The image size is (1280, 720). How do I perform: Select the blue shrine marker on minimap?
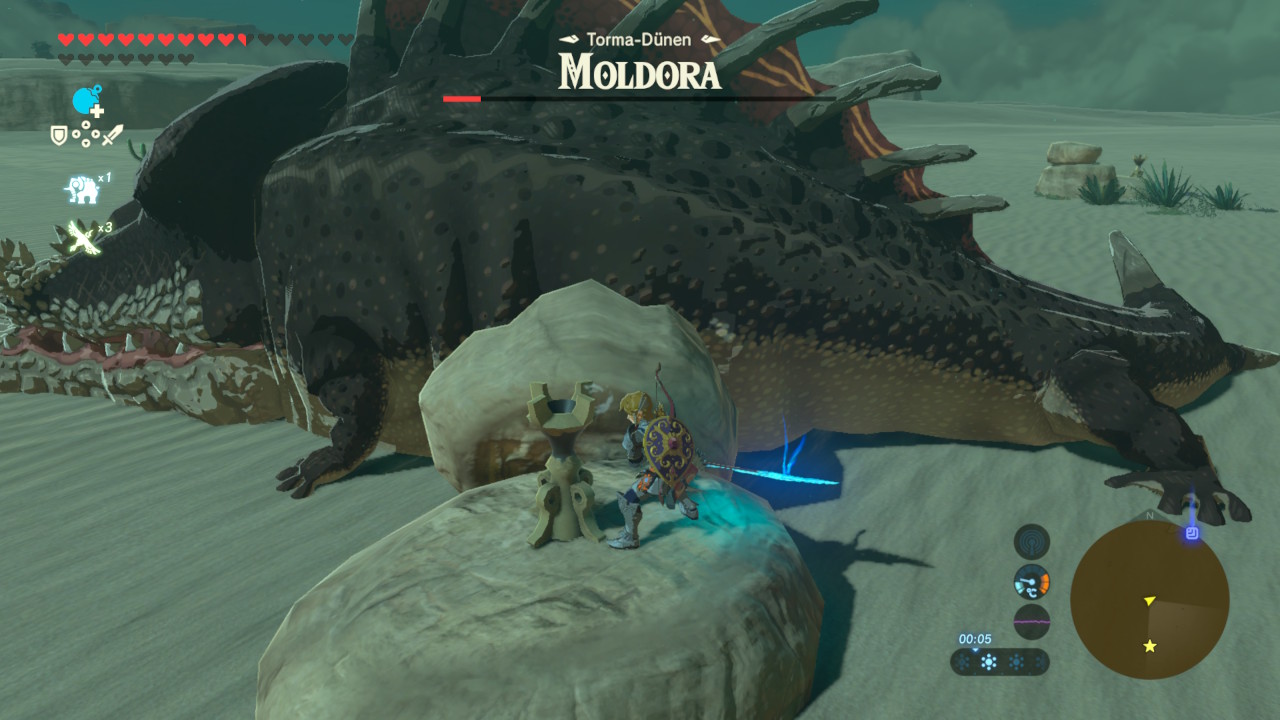click(x=1191, y=533)
